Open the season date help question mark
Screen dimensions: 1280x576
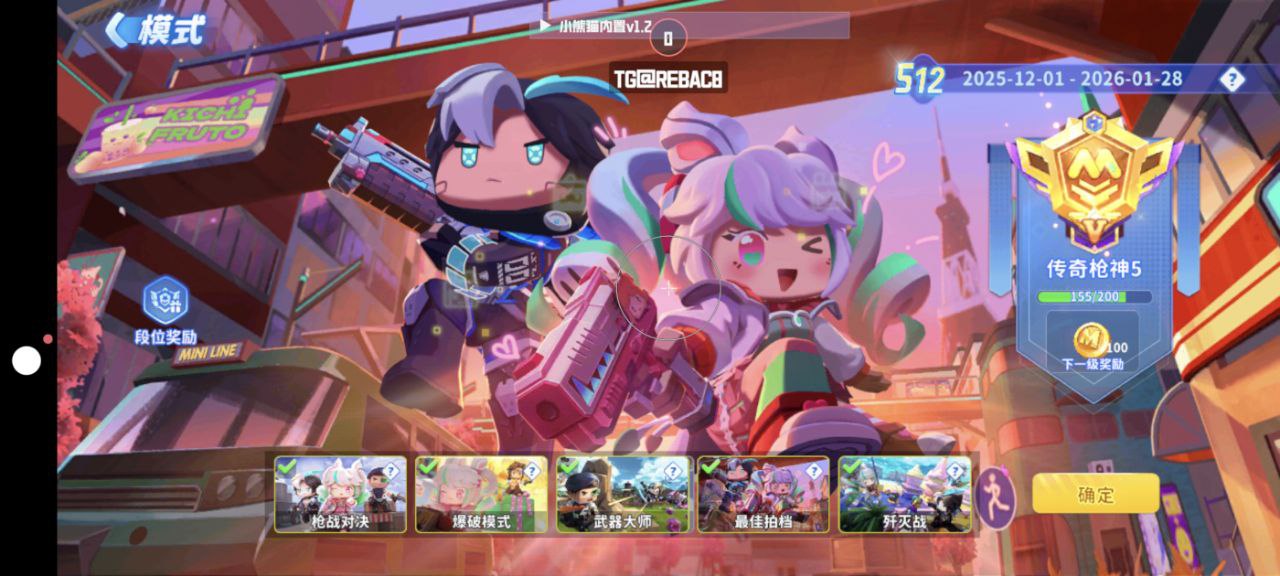(x=1232, y=79)
